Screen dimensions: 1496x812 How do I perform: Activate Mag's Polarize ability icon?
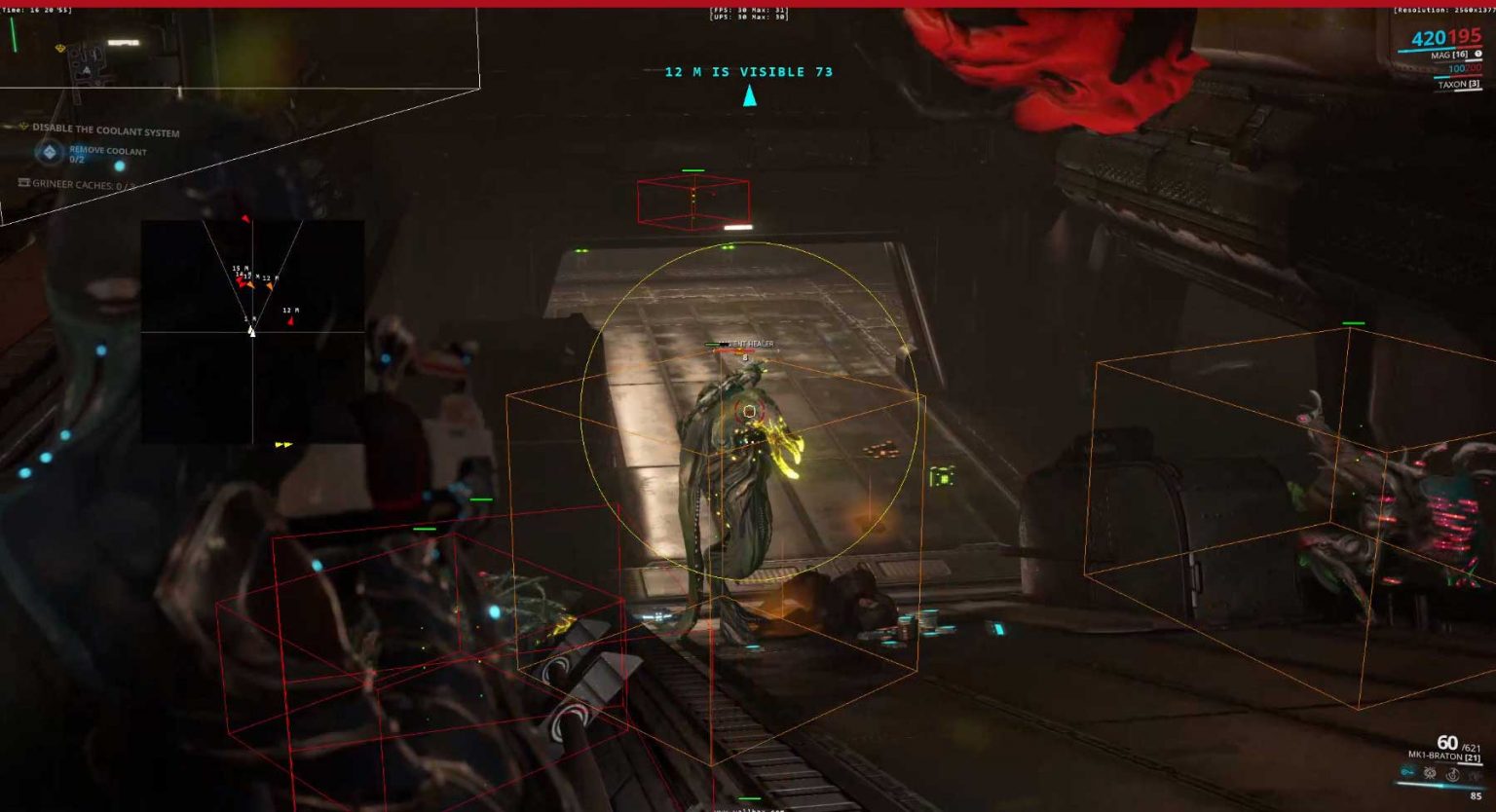pyautogui.click(x=1452, y=775)
